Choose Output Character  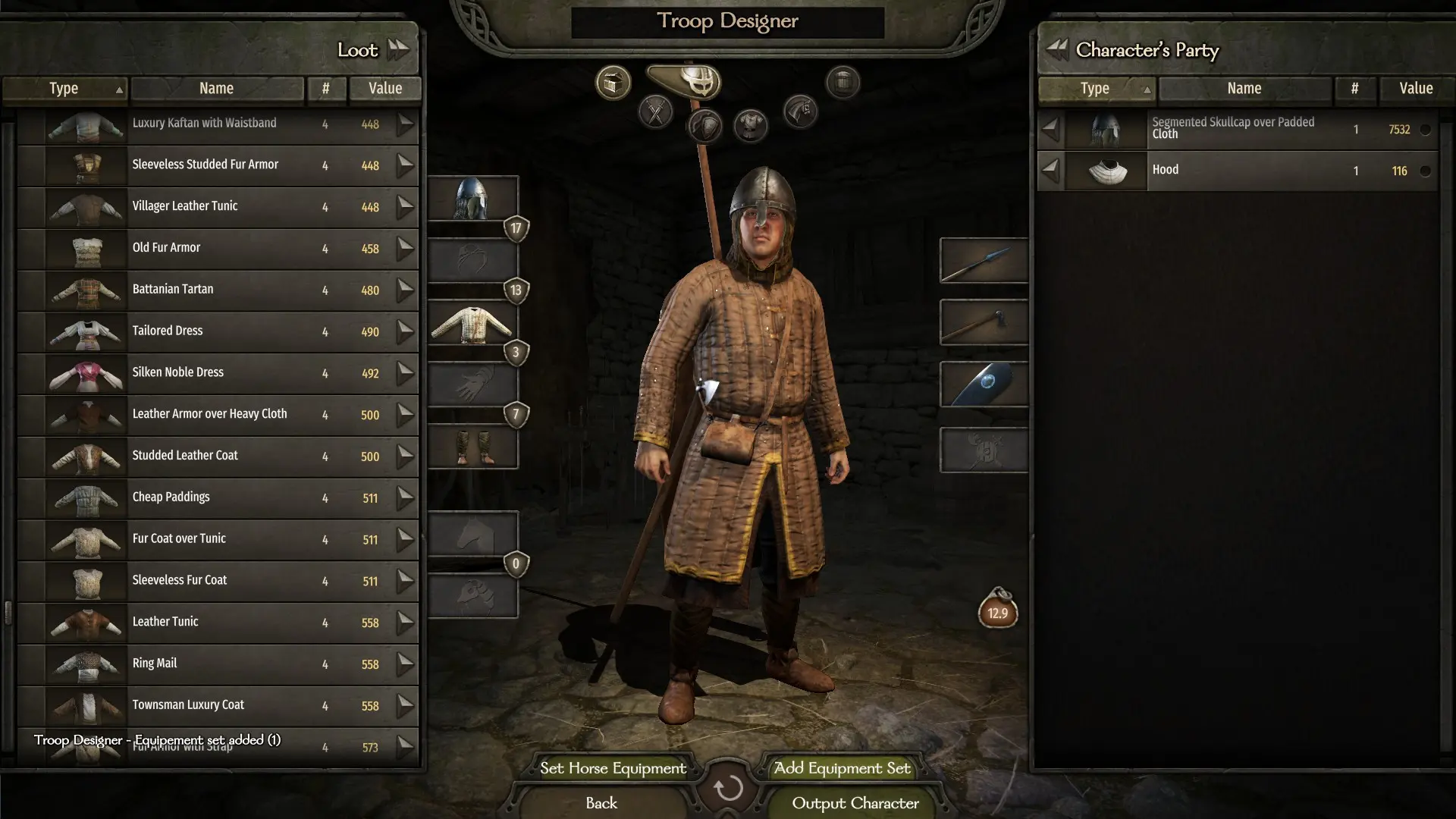coord(855,803)
